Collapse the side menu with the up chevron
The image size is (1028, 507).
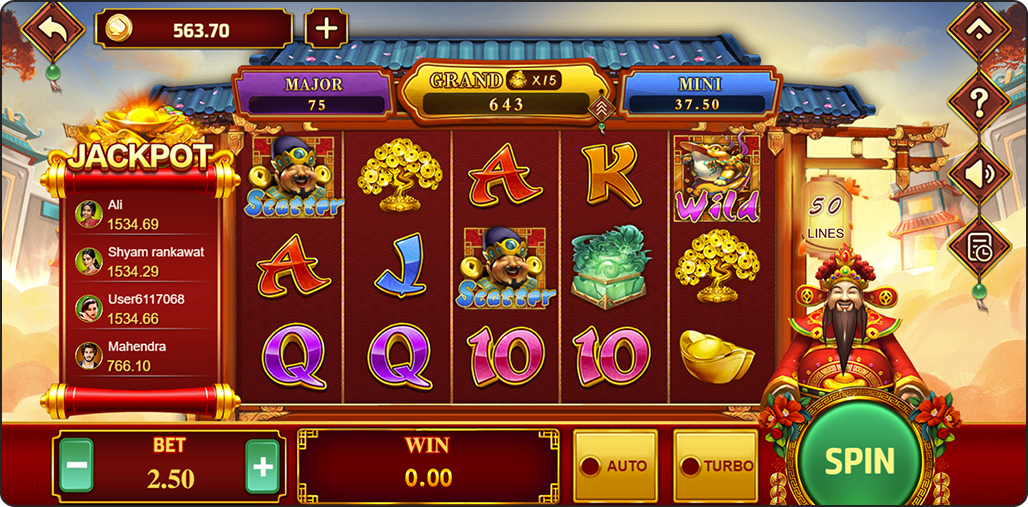(x=979, y=30)
